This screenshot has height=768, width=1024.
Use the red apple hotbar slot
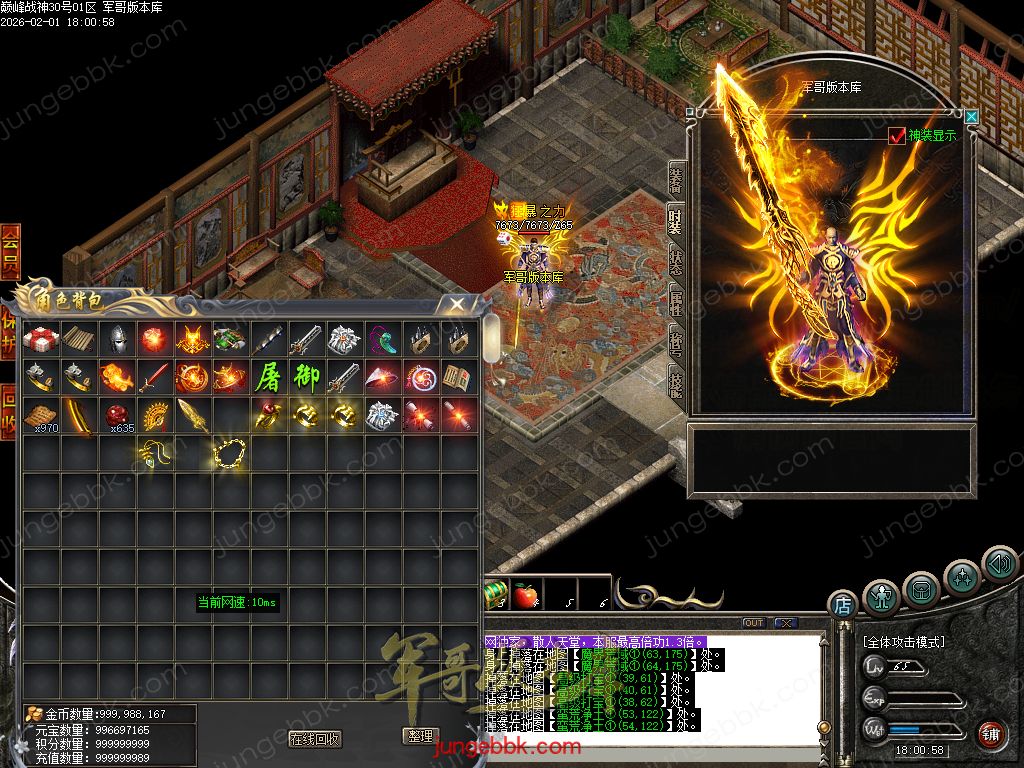pyautogui.click(x=525, y=594)
